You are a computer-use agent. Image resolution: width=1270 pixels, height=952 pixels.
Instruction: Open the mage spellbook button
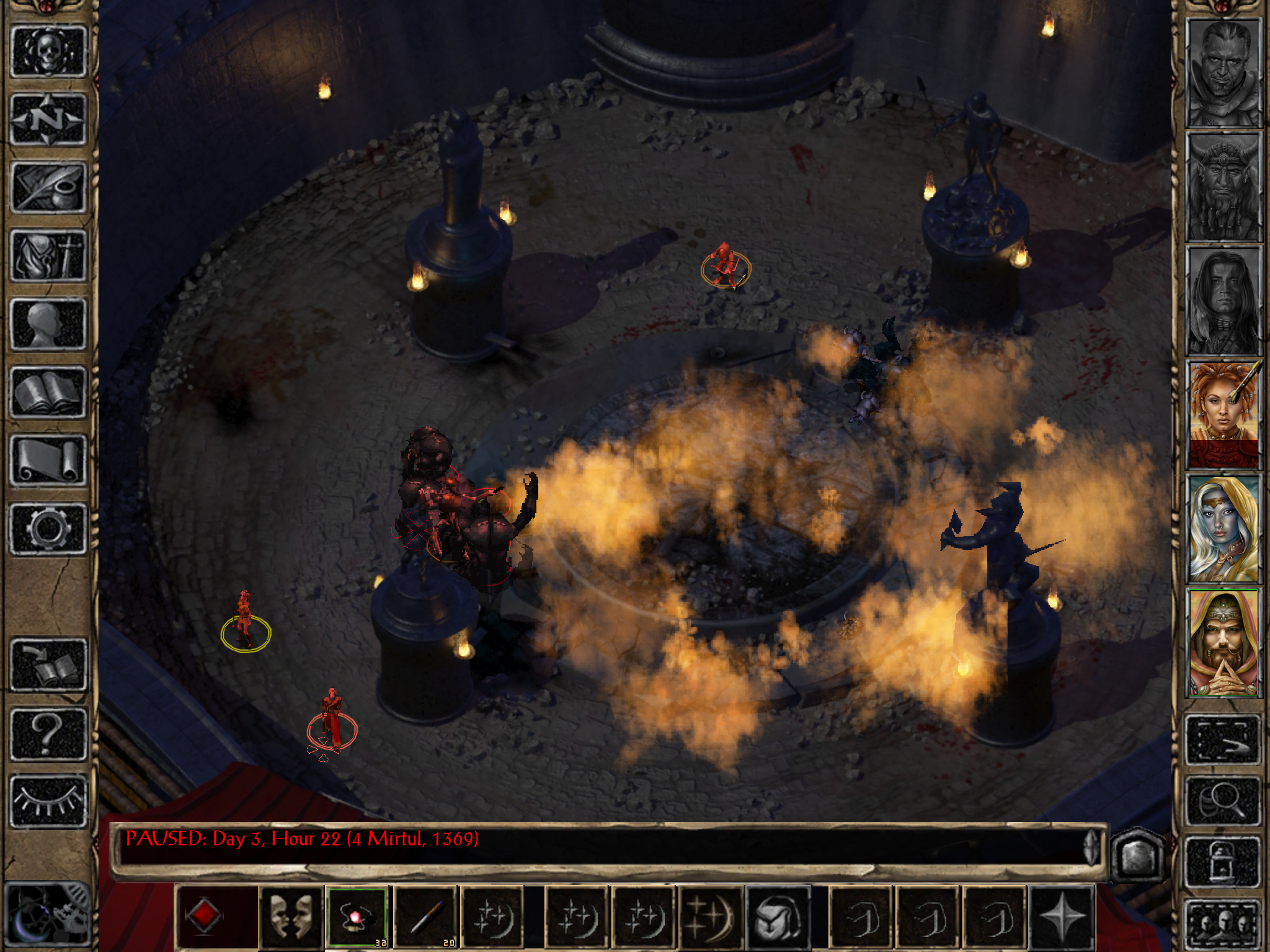[48, 392]
